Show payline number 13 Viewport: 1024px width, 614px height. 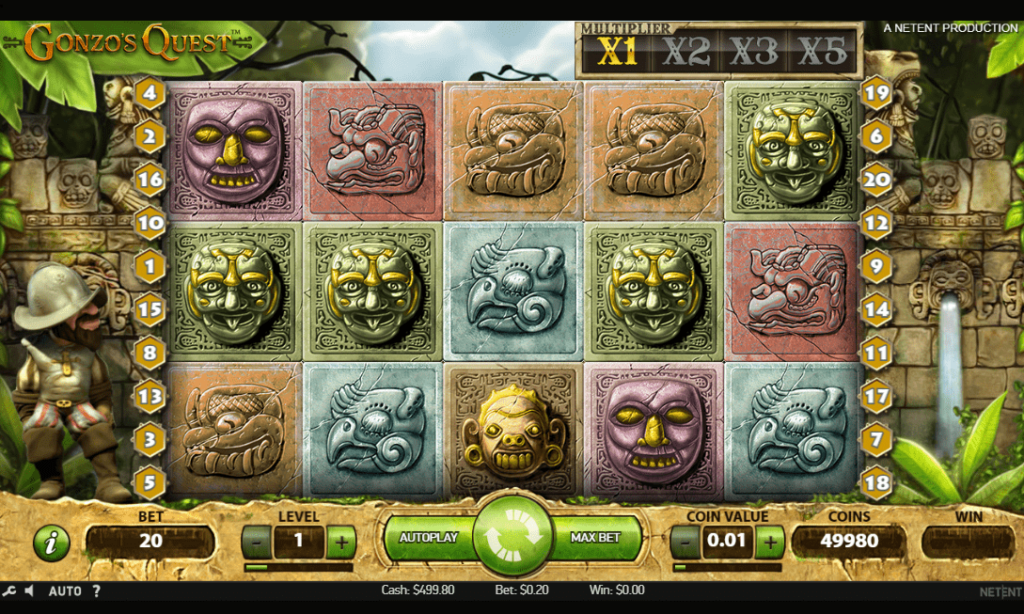click(x=150, y=396)
